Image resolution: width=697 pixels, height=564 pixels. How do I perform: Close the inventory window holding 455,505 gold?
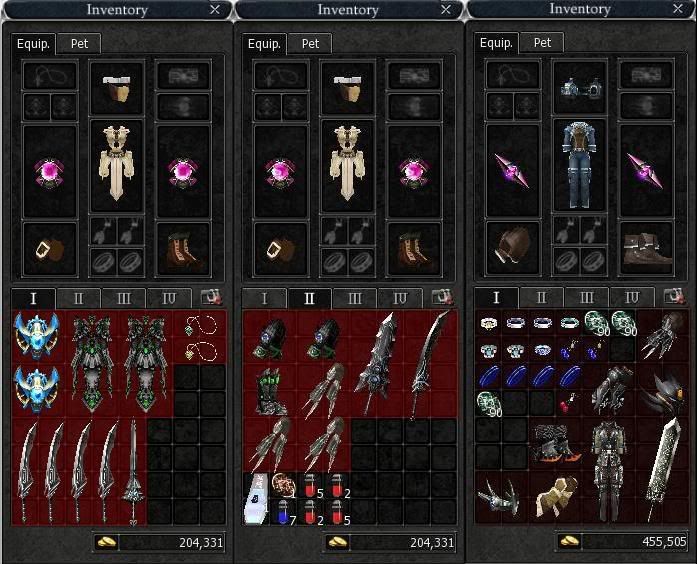[x=679, y=9]
